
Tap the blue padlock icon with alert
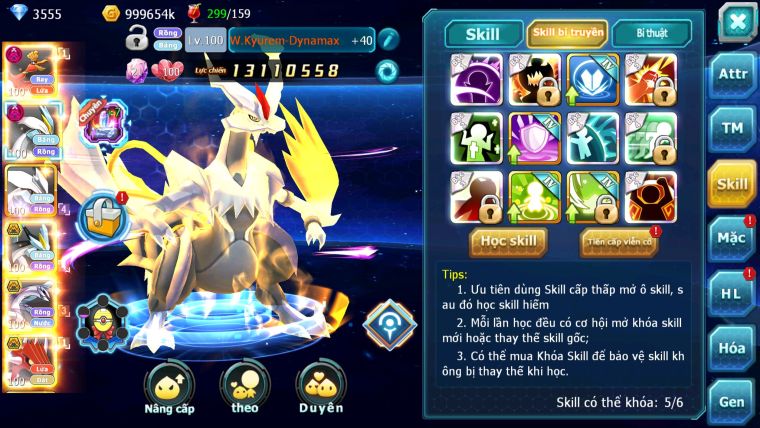click(x=102, y=215)
